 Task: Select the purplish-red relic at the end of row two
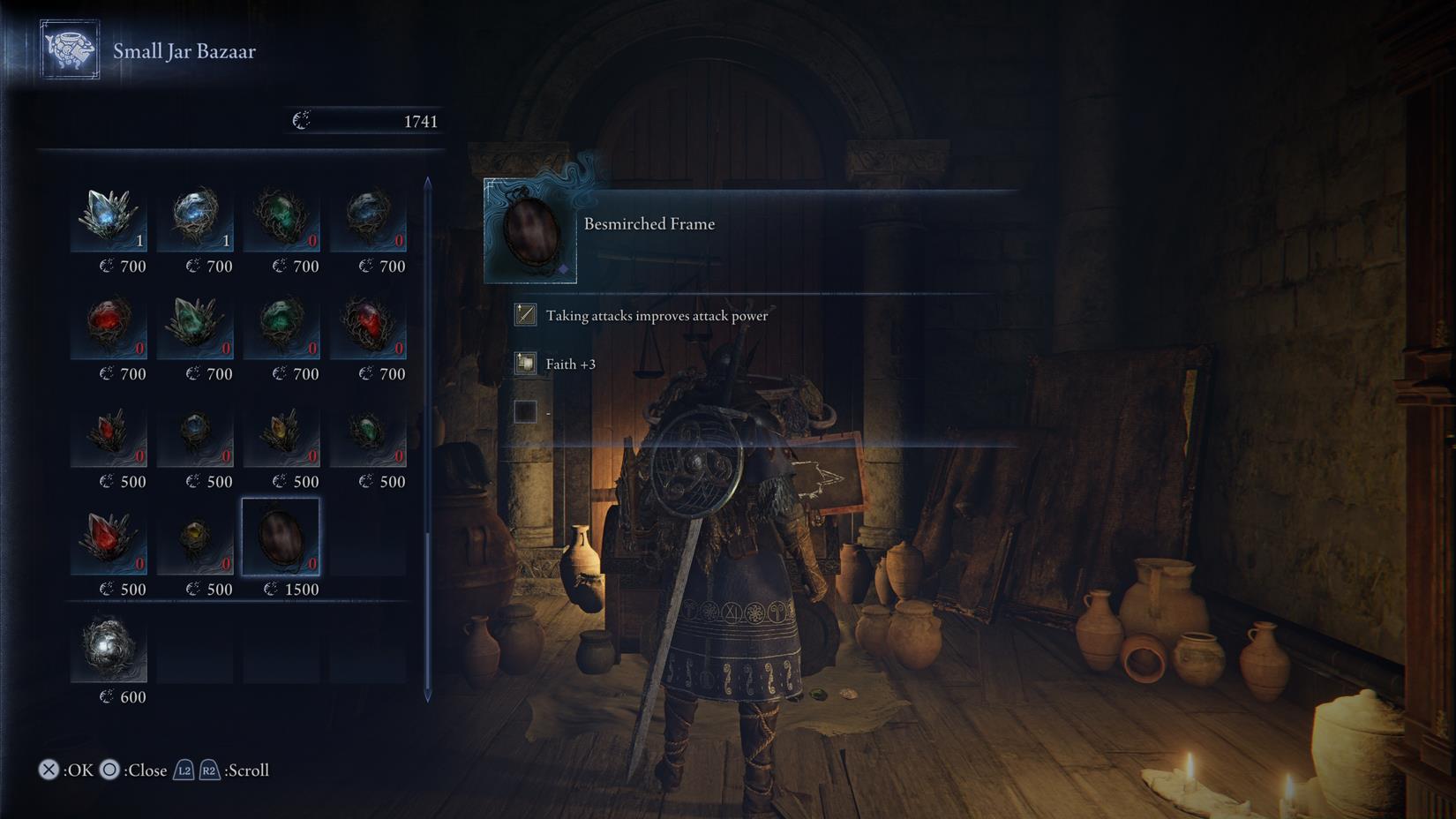(x=371, y=325)
